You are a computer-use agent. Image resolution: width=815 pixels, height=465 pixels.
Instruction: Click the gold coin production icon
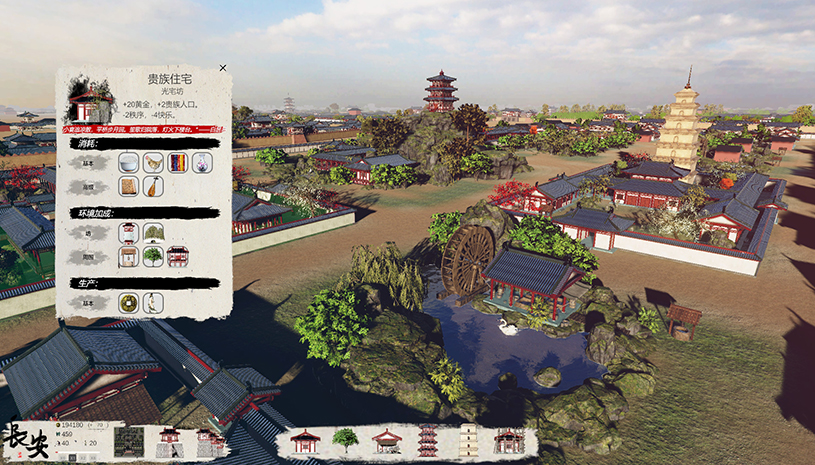[128, 302]
